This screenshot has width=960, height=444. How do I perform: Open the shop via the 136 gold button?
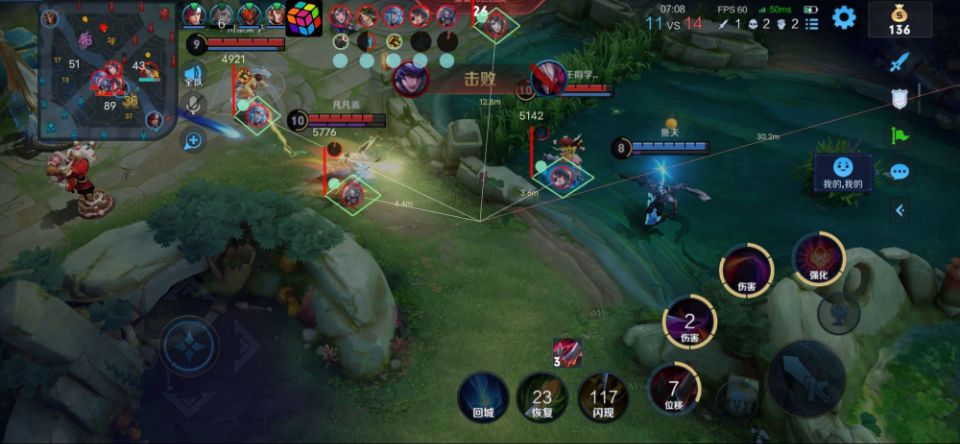tap(899, 18)
